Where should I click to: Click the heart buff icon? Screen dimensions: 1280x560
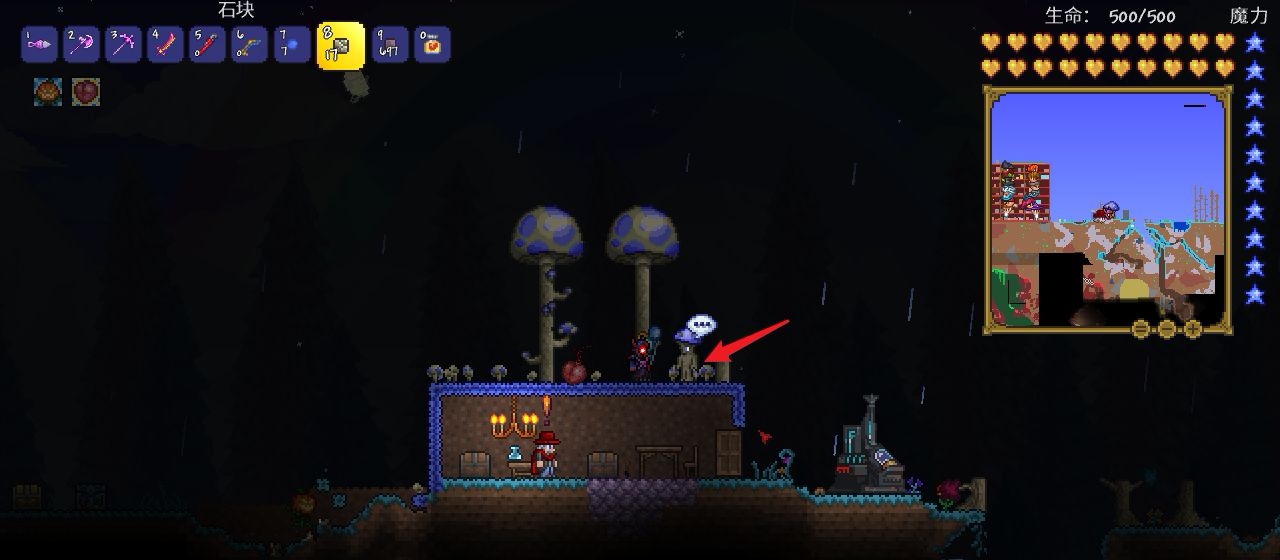(86, 92)
